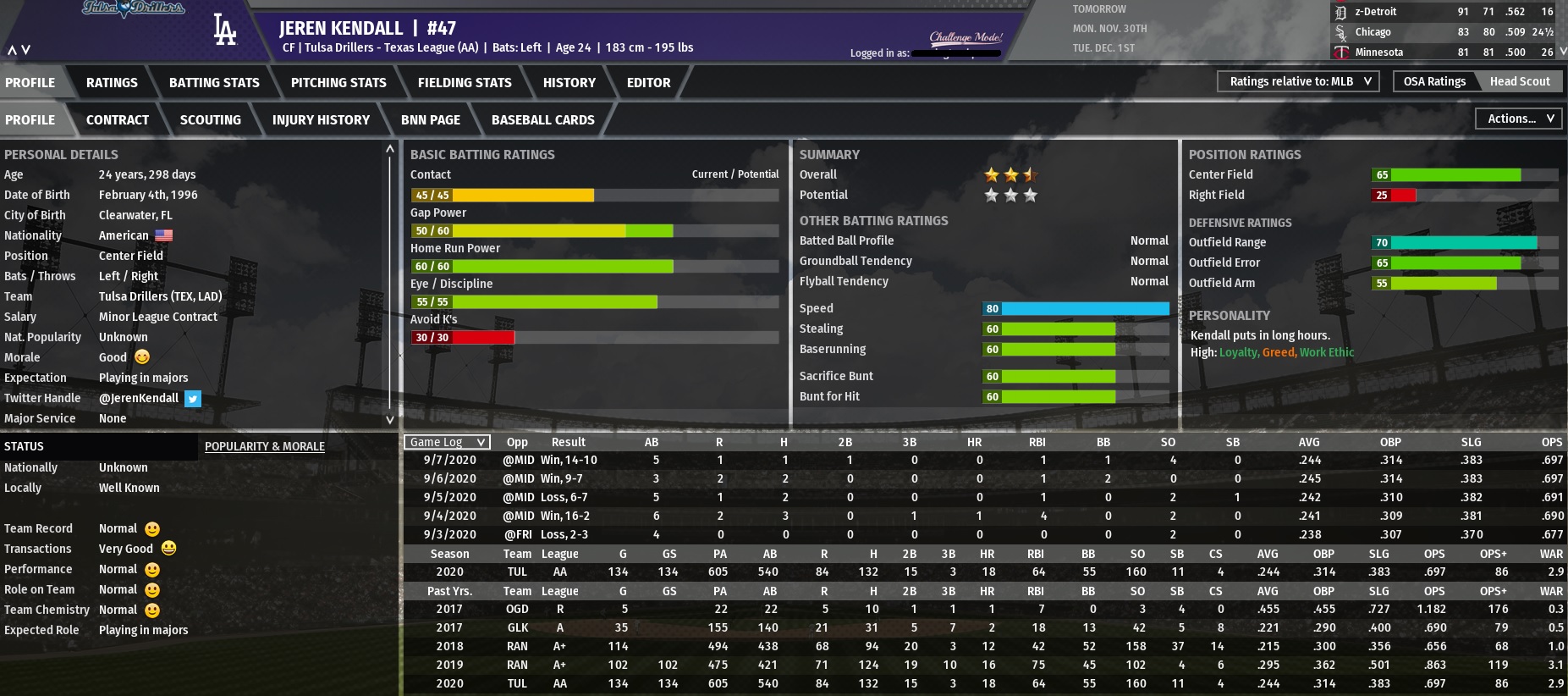This screenshot has height=696, width=1568.
Task: Open the Popularity & Morale link
Action: tap(265, 446)
